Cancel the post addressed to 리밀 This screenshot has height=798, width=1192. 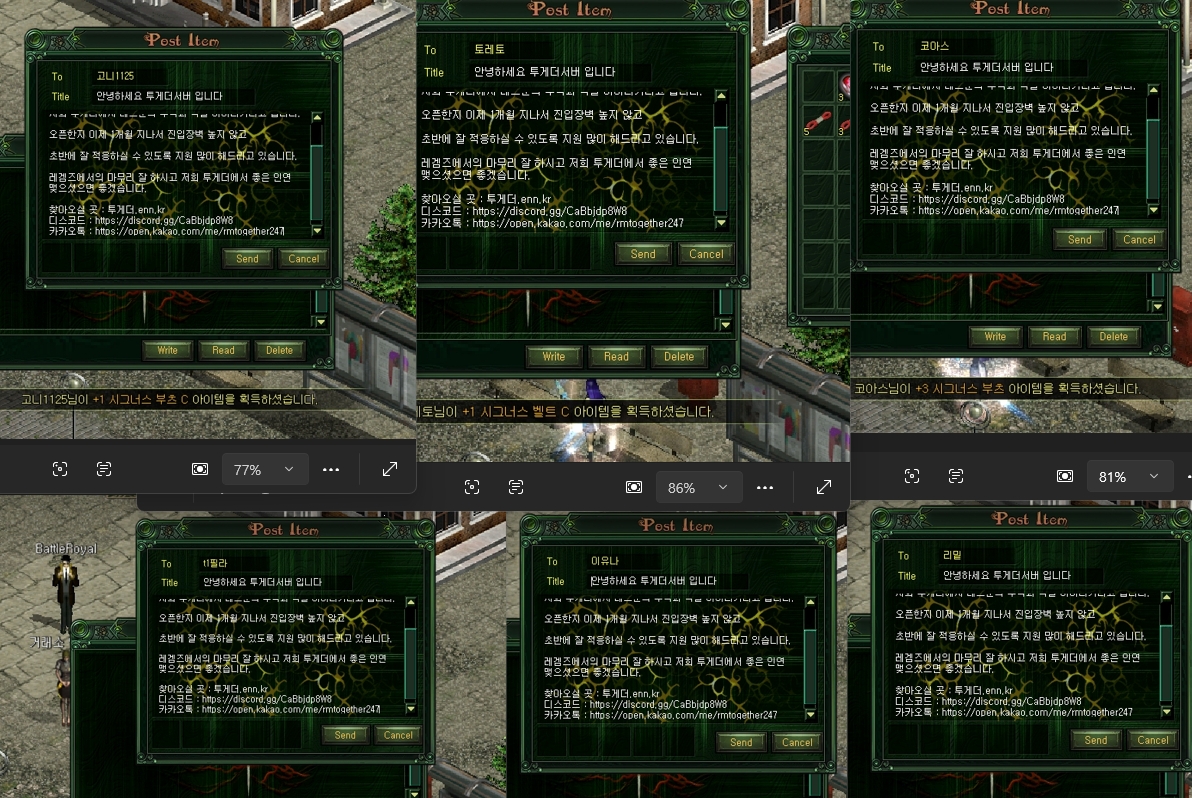(x=1153, y=740)
